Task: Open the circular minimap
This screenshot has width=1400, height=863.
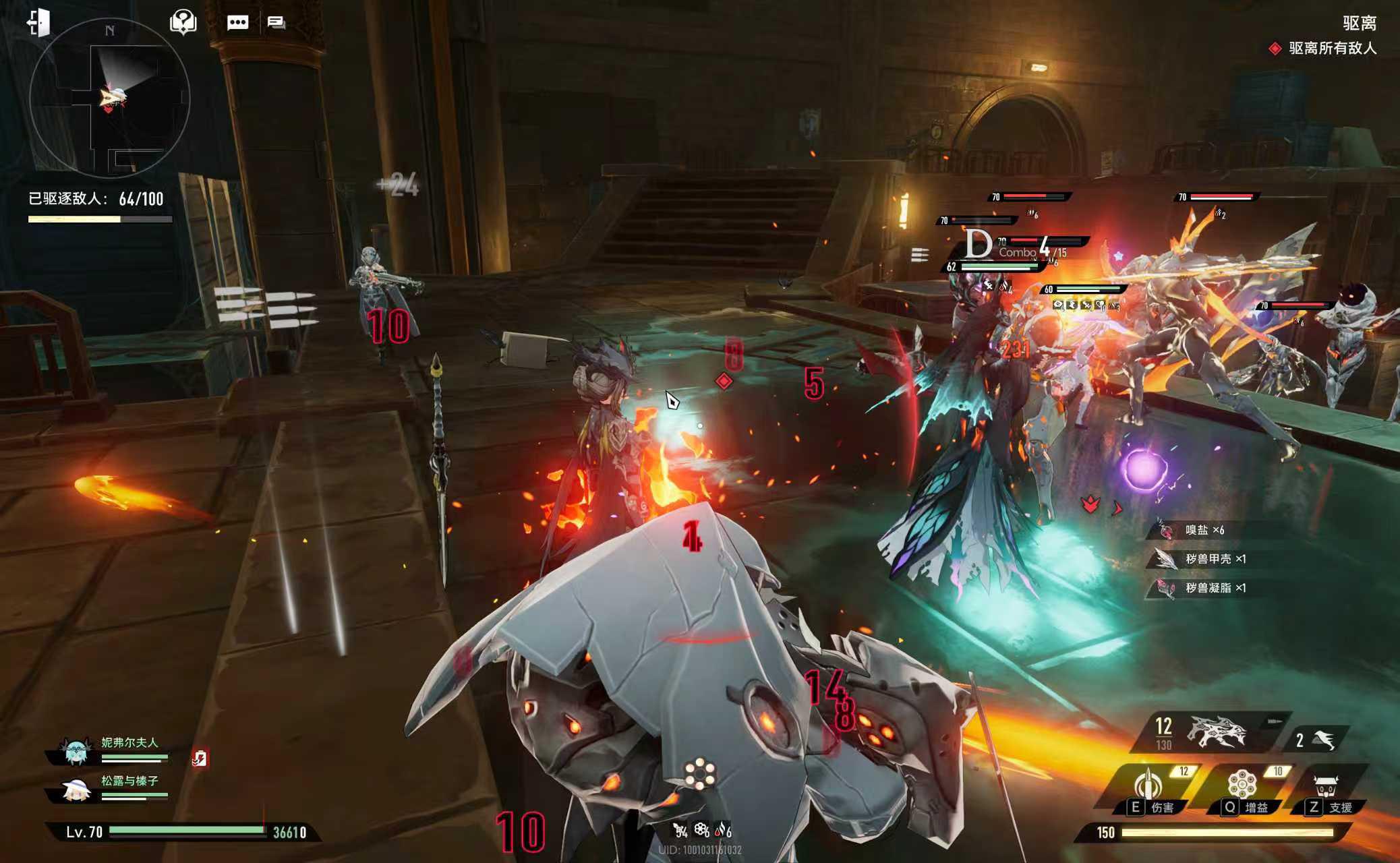Action: point(110,99)
